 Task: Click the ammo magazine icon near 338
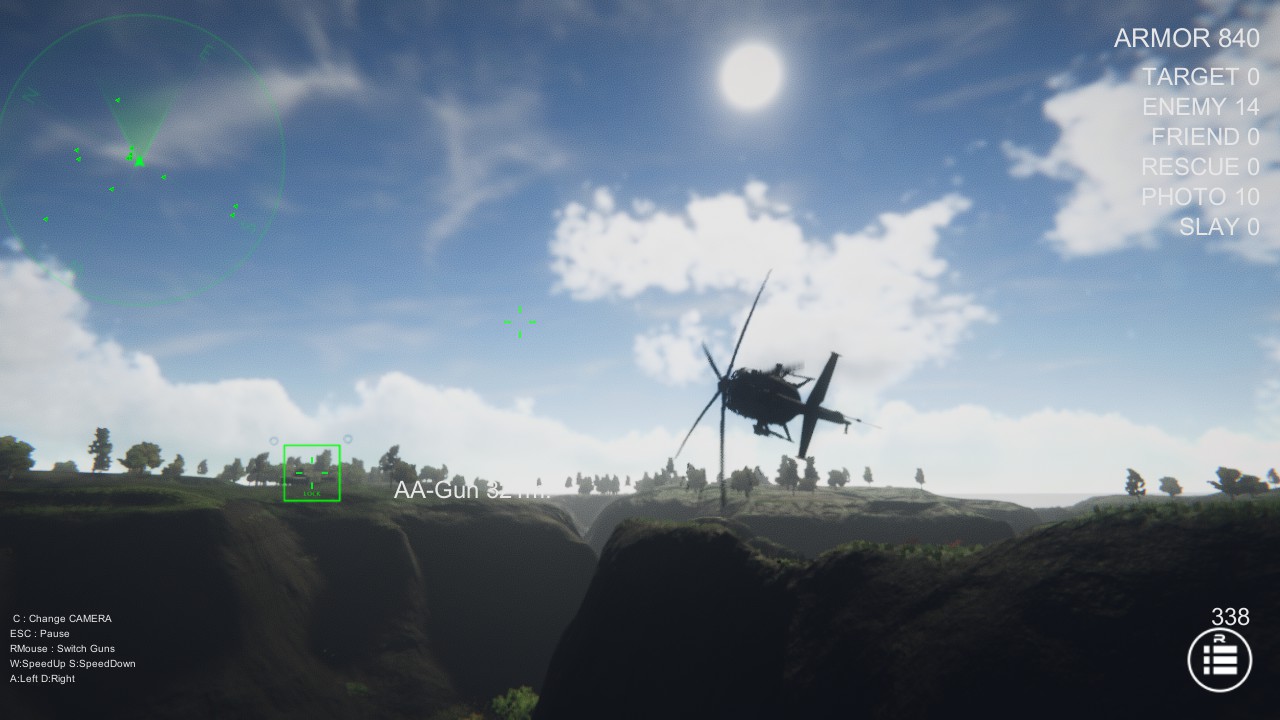[x=1221, y=659]
